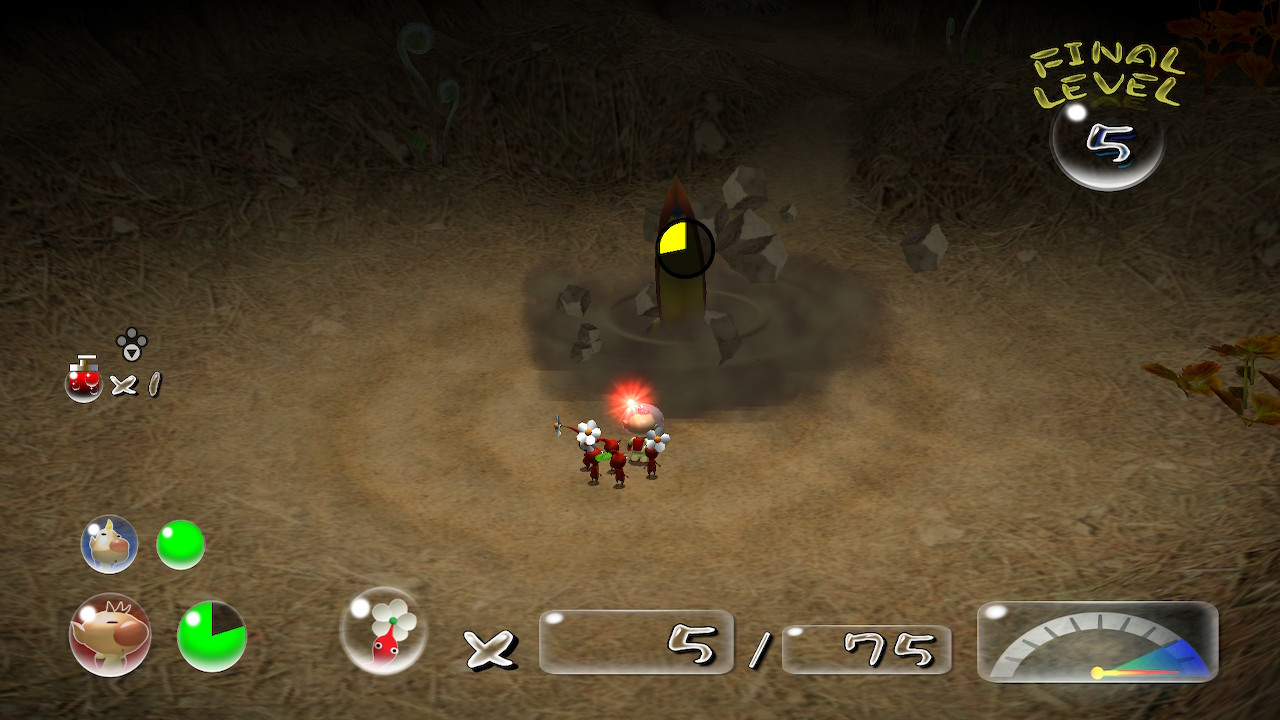
Task: Click the red flower Pikmin bubble icon
Action: (384, 630)
